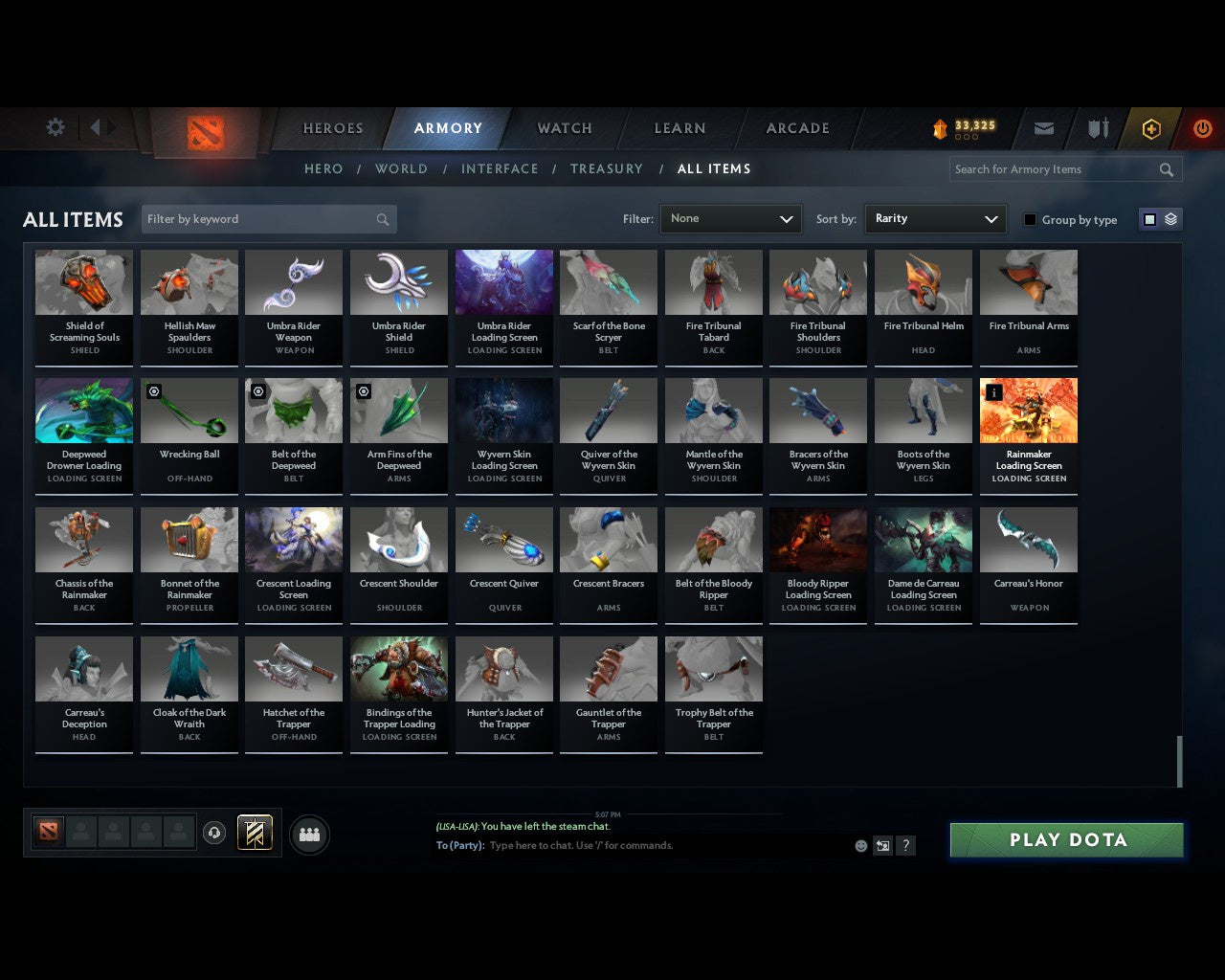Switch to the WATCH tab
The height and width of the screenshot is (980, 1225).
pyautogui.click(x=564, y=128)
